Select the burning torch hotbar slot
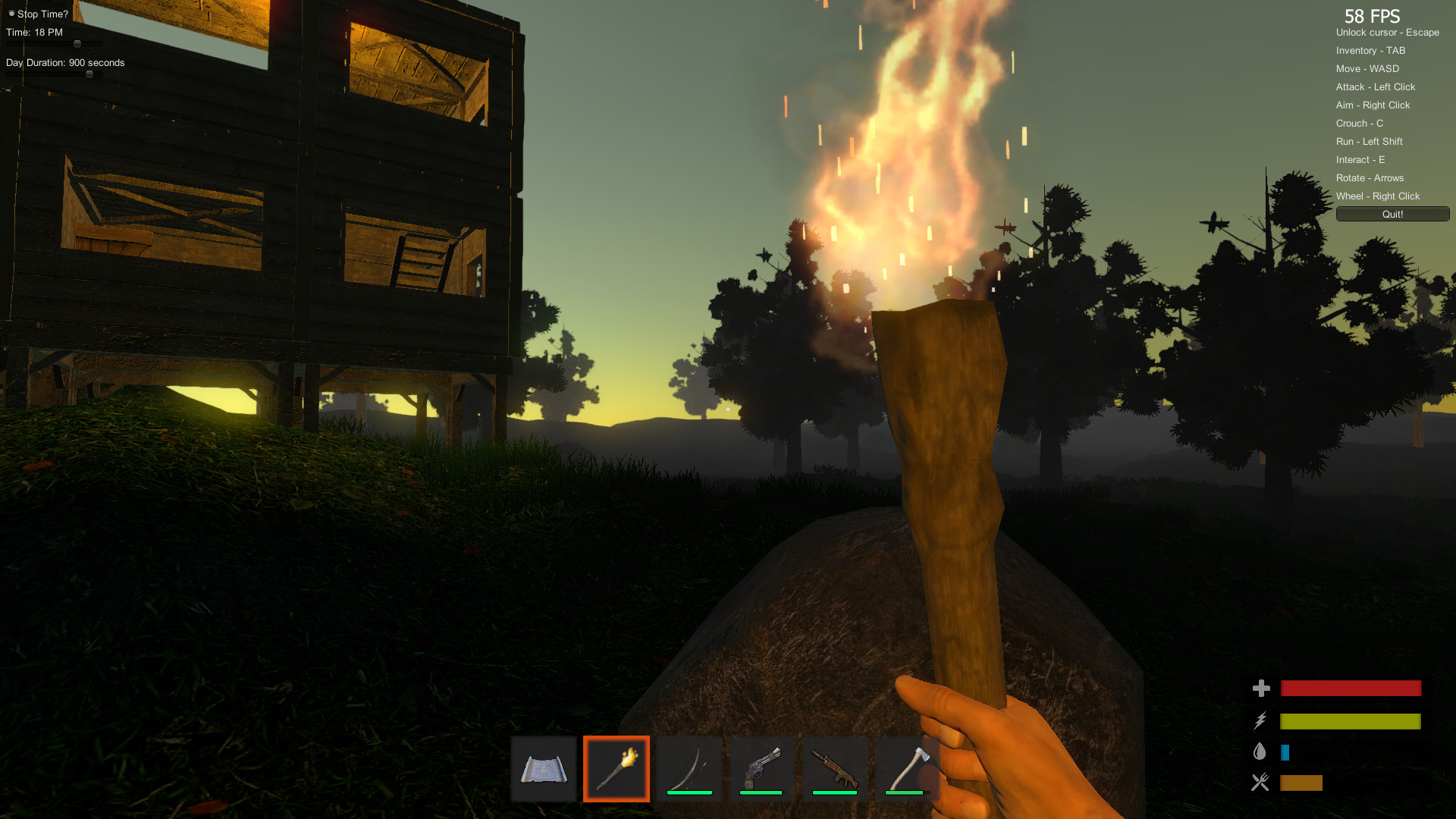1456x819 pixels. point(617,768)
